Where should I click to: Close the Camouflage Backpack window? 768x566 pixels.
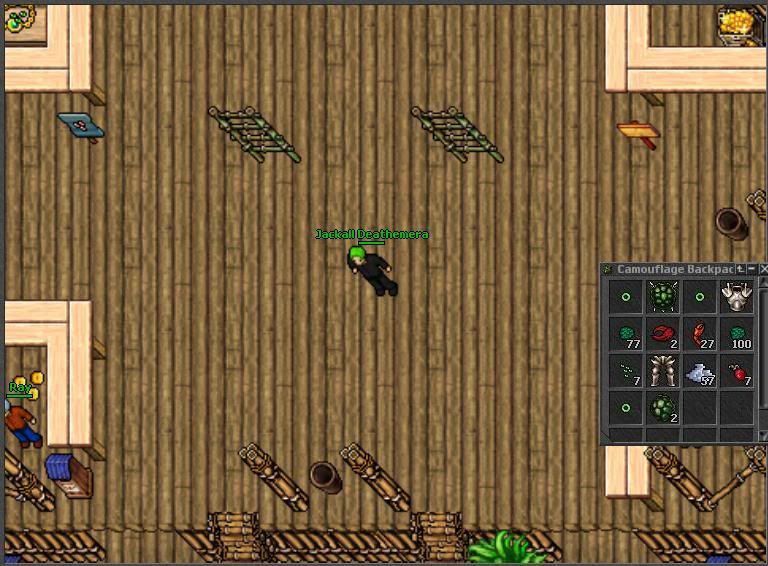pos(763,269)
